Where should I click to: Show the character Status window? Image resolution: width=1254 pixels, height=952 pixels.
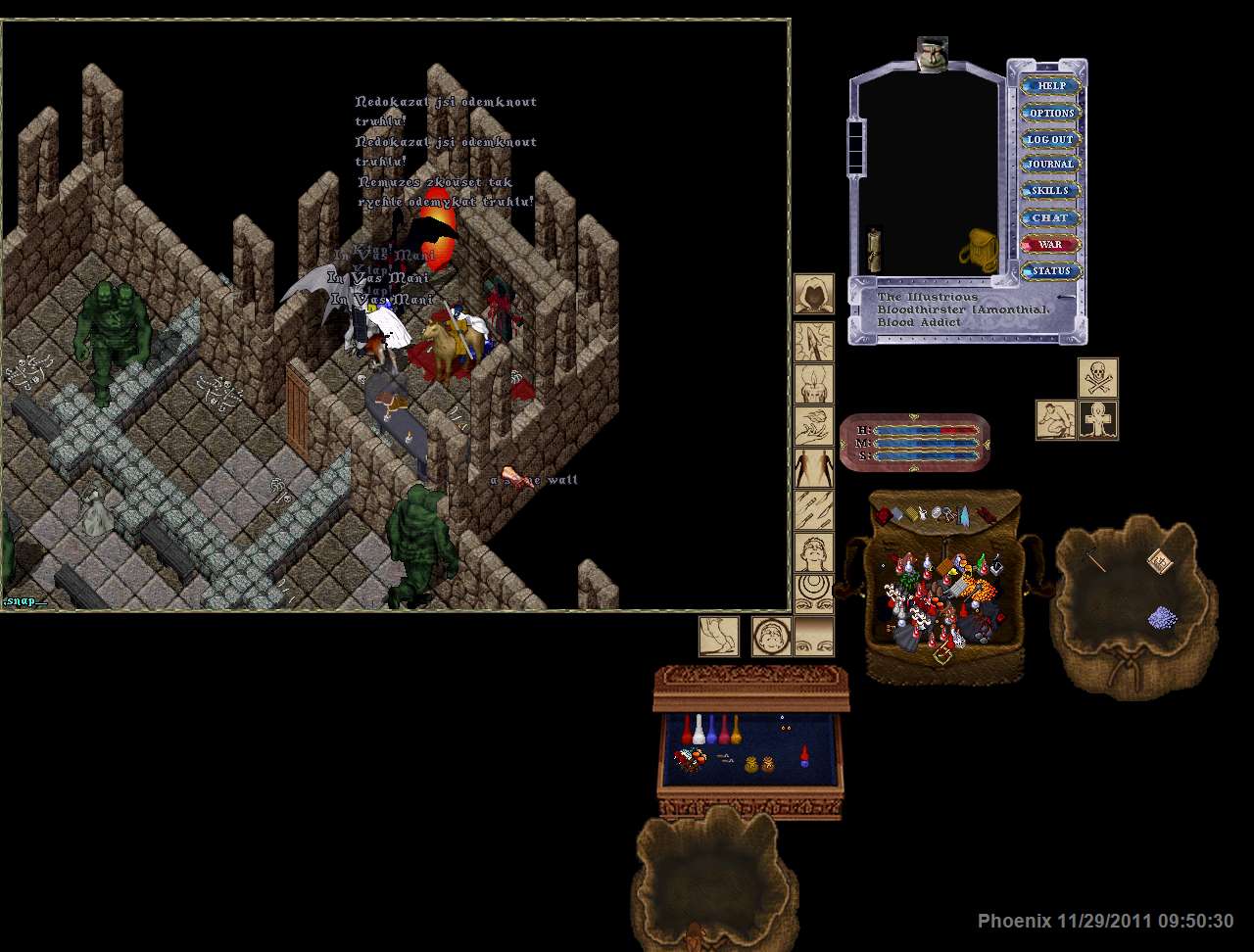[x=1051, y=270]
